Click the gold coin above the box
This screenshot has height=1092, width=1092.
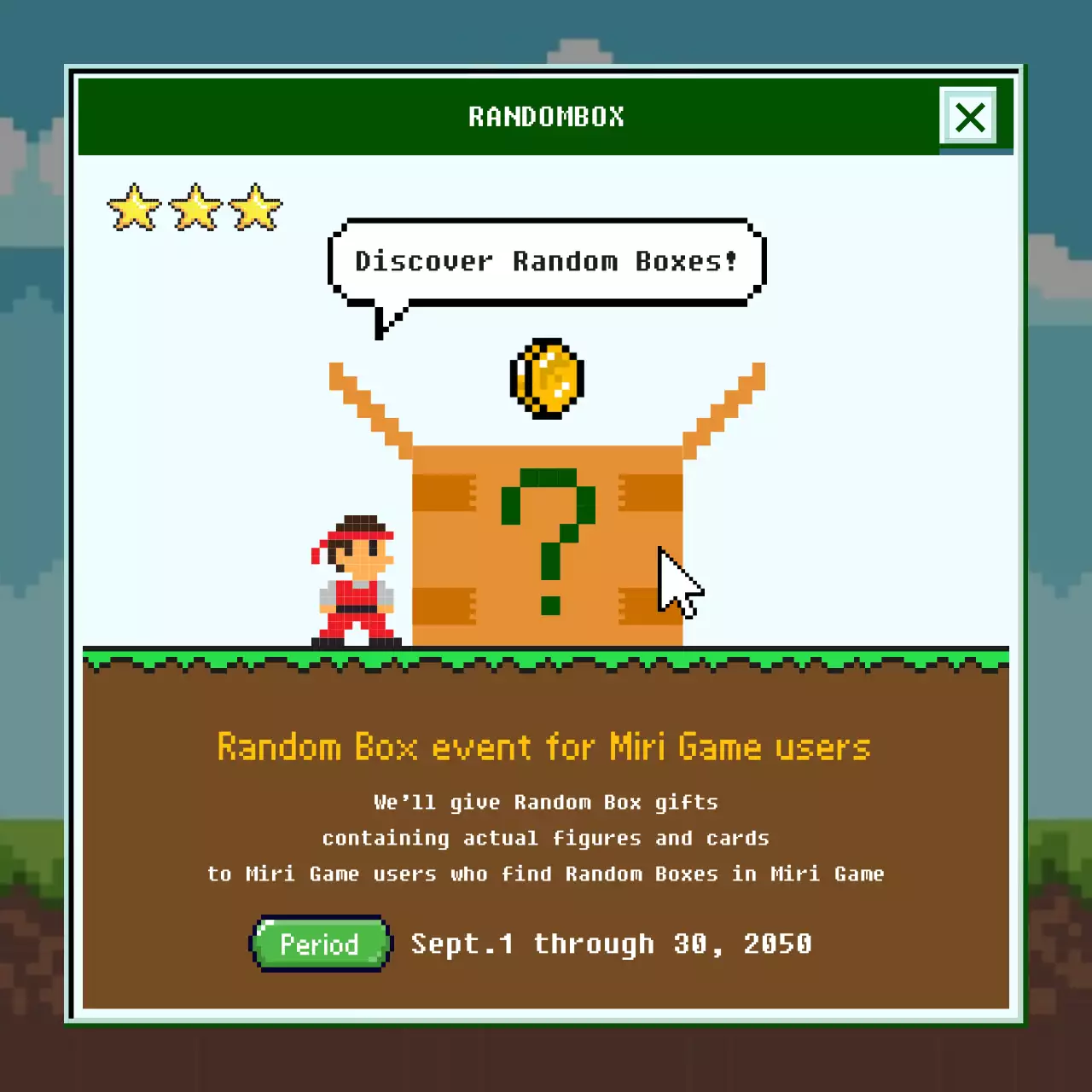tap(546, 380)
